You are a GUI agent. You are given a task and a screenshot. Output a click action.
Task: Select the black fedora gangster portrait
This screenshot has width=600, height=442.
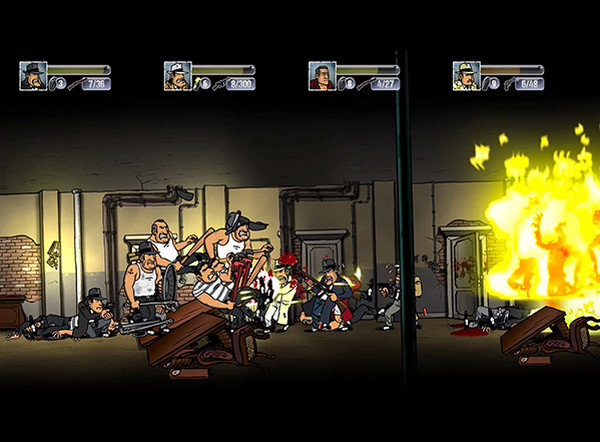(x=32, y=76)
